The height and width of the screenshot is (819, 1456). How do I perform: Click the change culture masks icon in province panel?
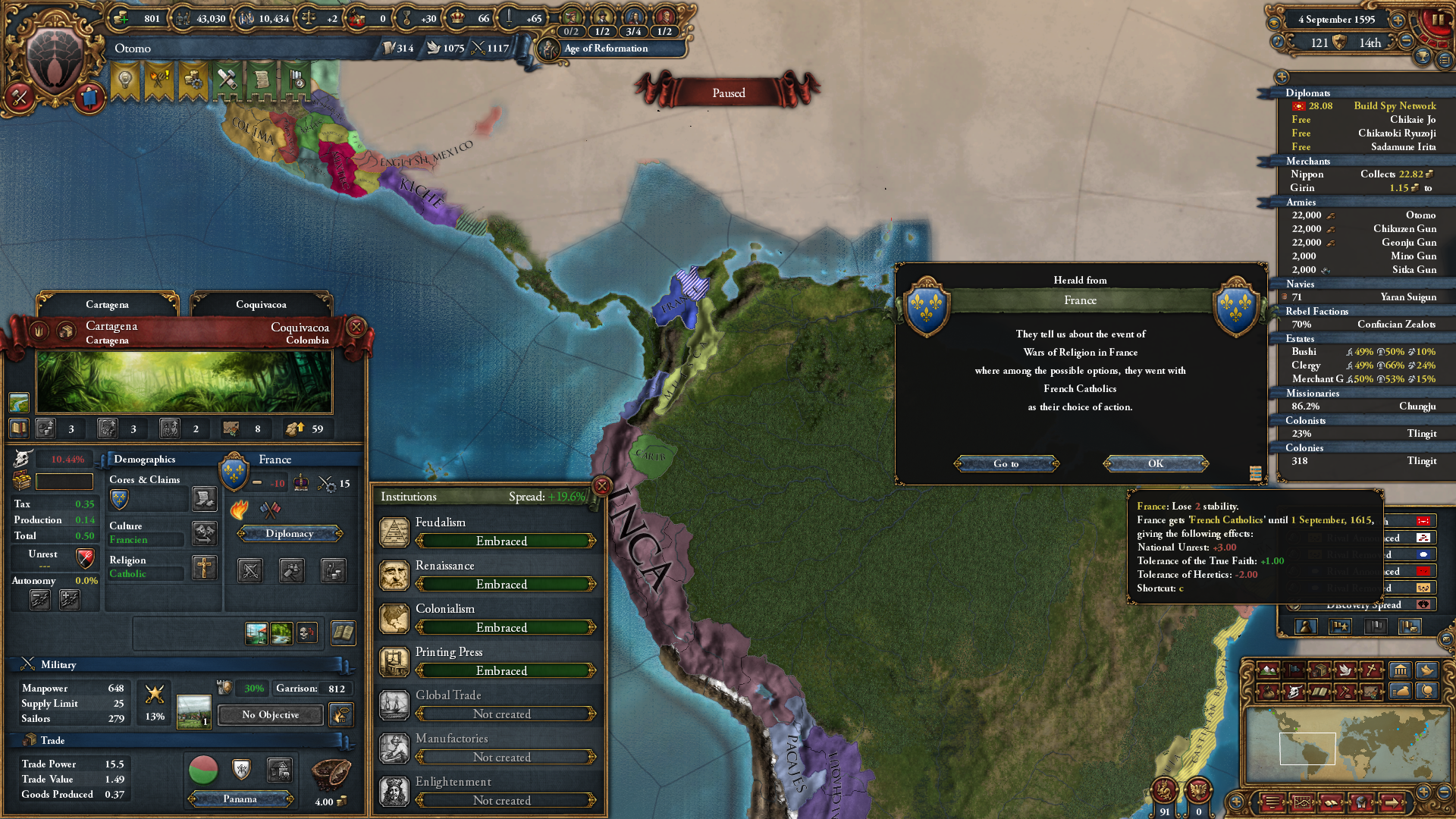click(x=204, y=535)
